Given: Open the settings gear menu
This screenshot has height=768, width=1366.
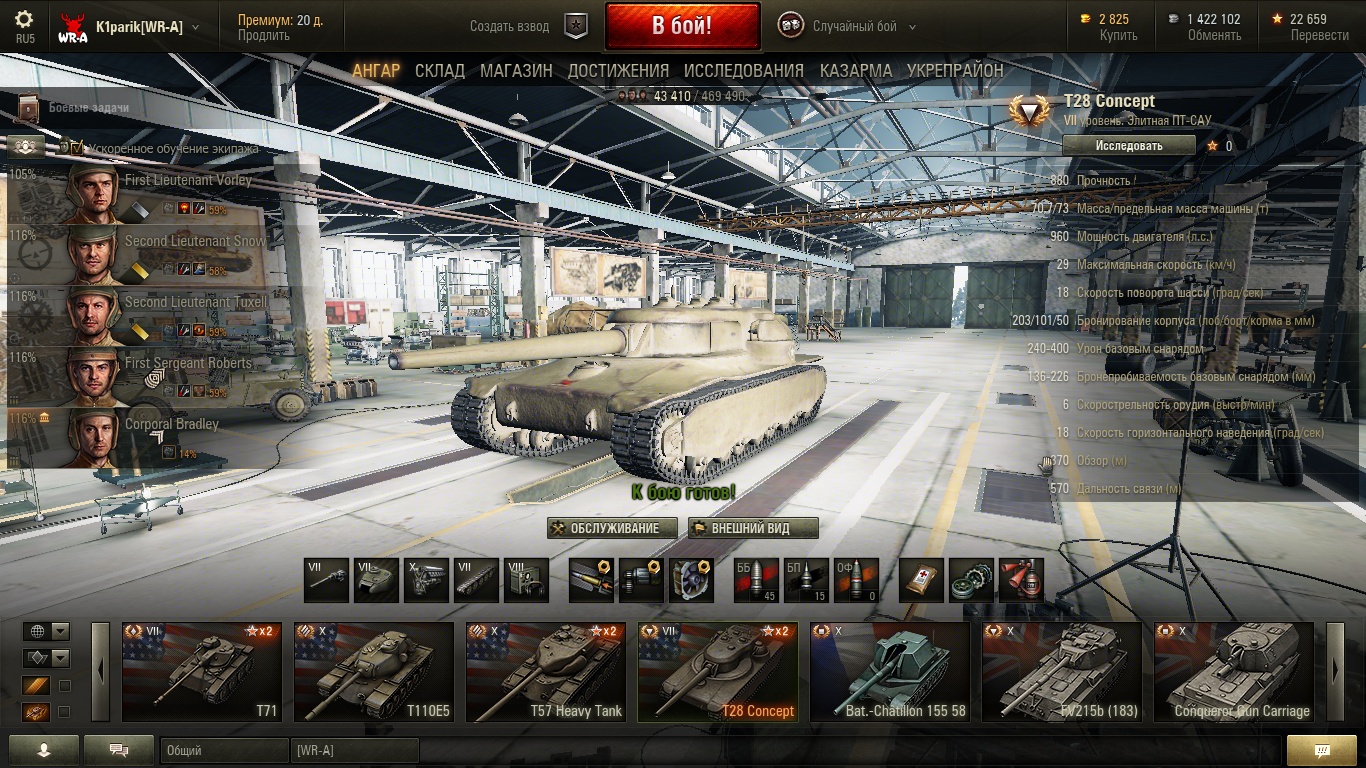Looking at the screenshot, I should coord(24,20).
